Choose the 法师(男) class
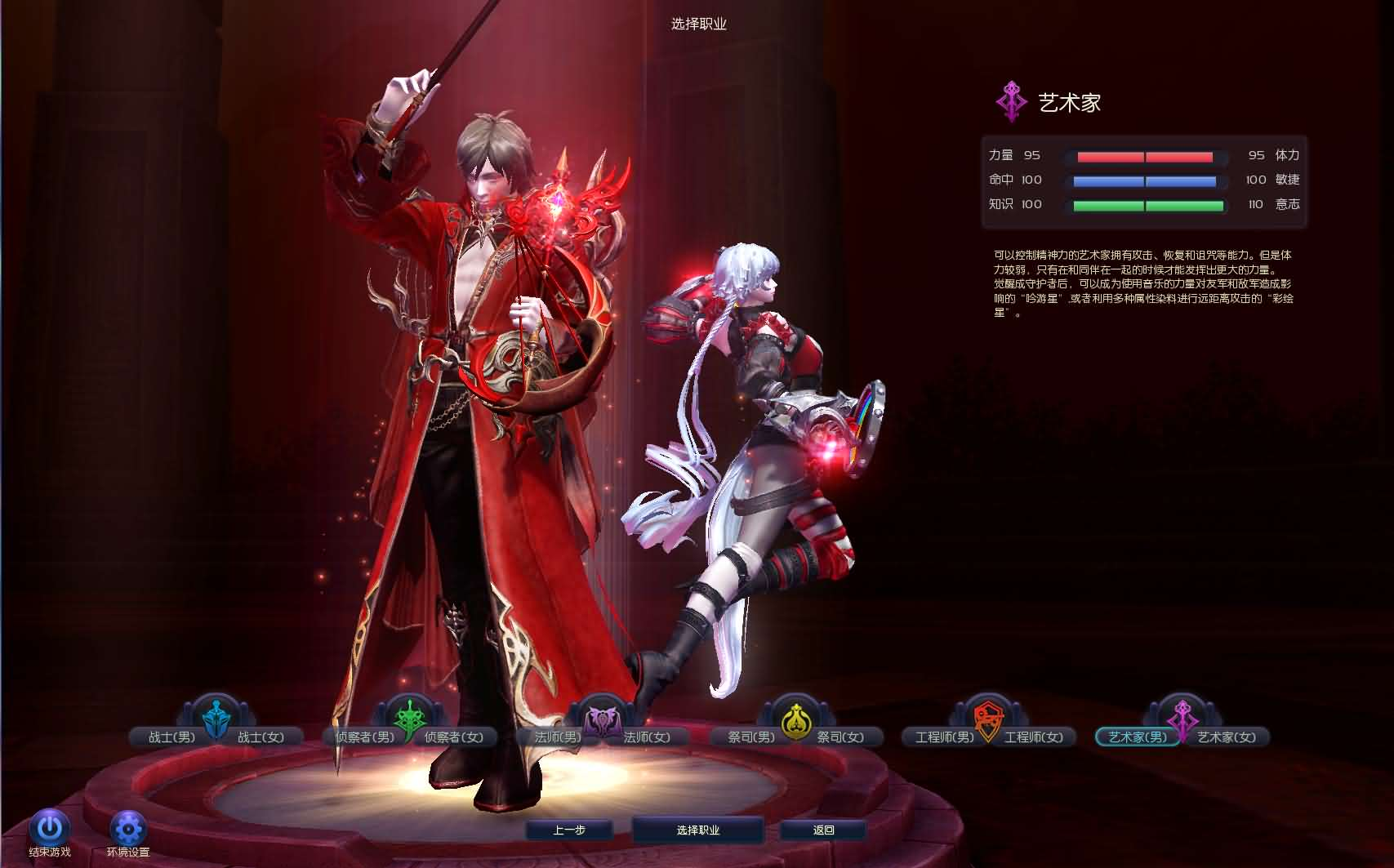The image size is (1394, 868). point(557,737)
